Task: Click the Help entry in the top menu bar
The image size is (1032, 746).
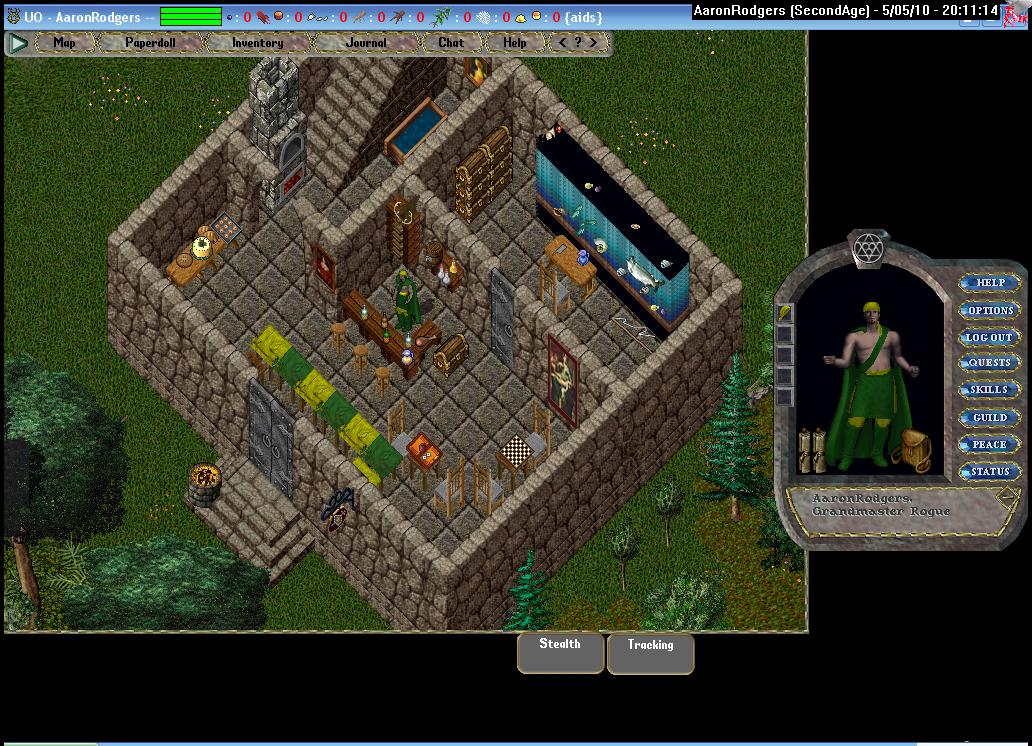Action: (x=515, y=43)
